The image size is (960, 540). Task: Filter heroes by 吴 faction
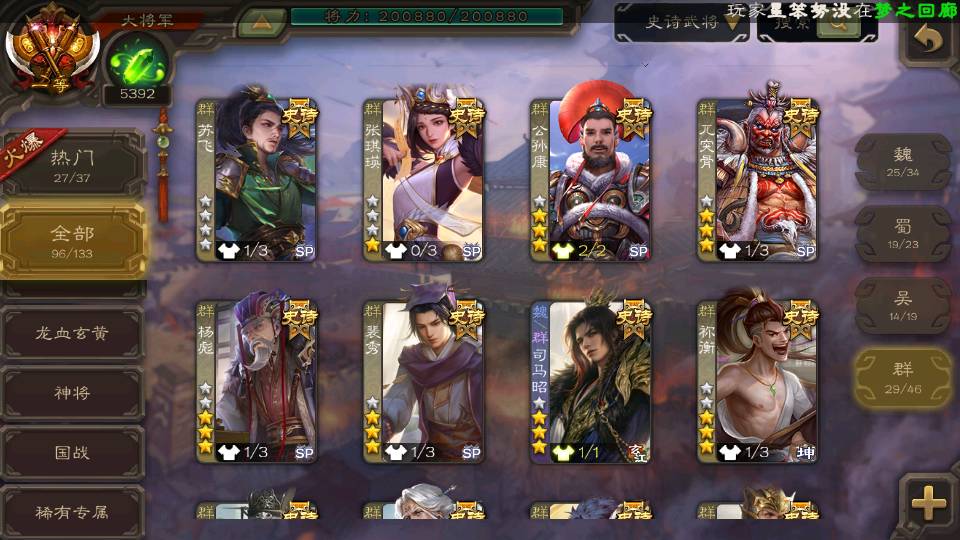click(x=903, y=305)
